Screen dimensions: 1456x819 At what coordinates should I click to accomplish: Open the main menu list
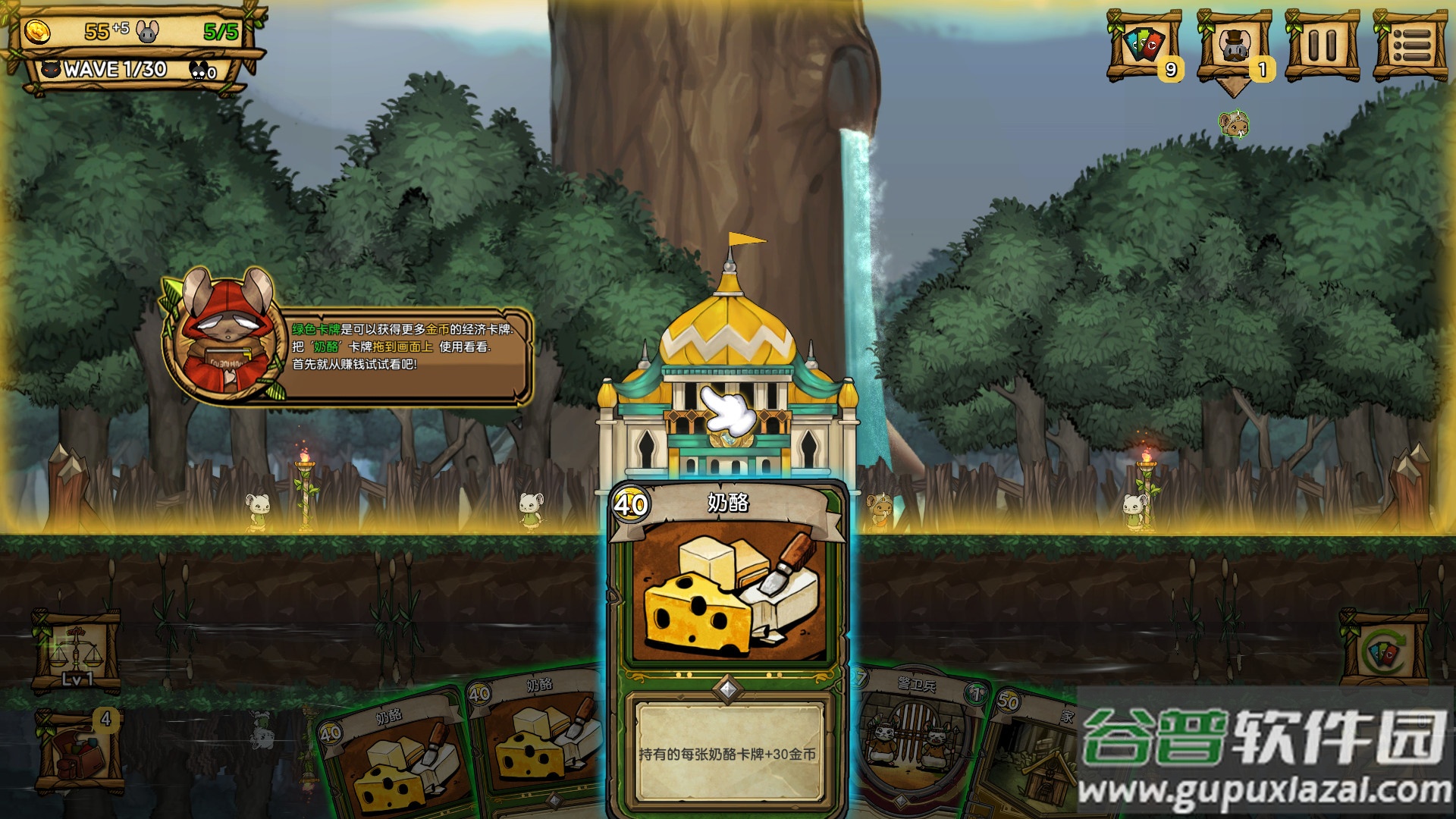pyautogui.click(x=1410, y=45)
